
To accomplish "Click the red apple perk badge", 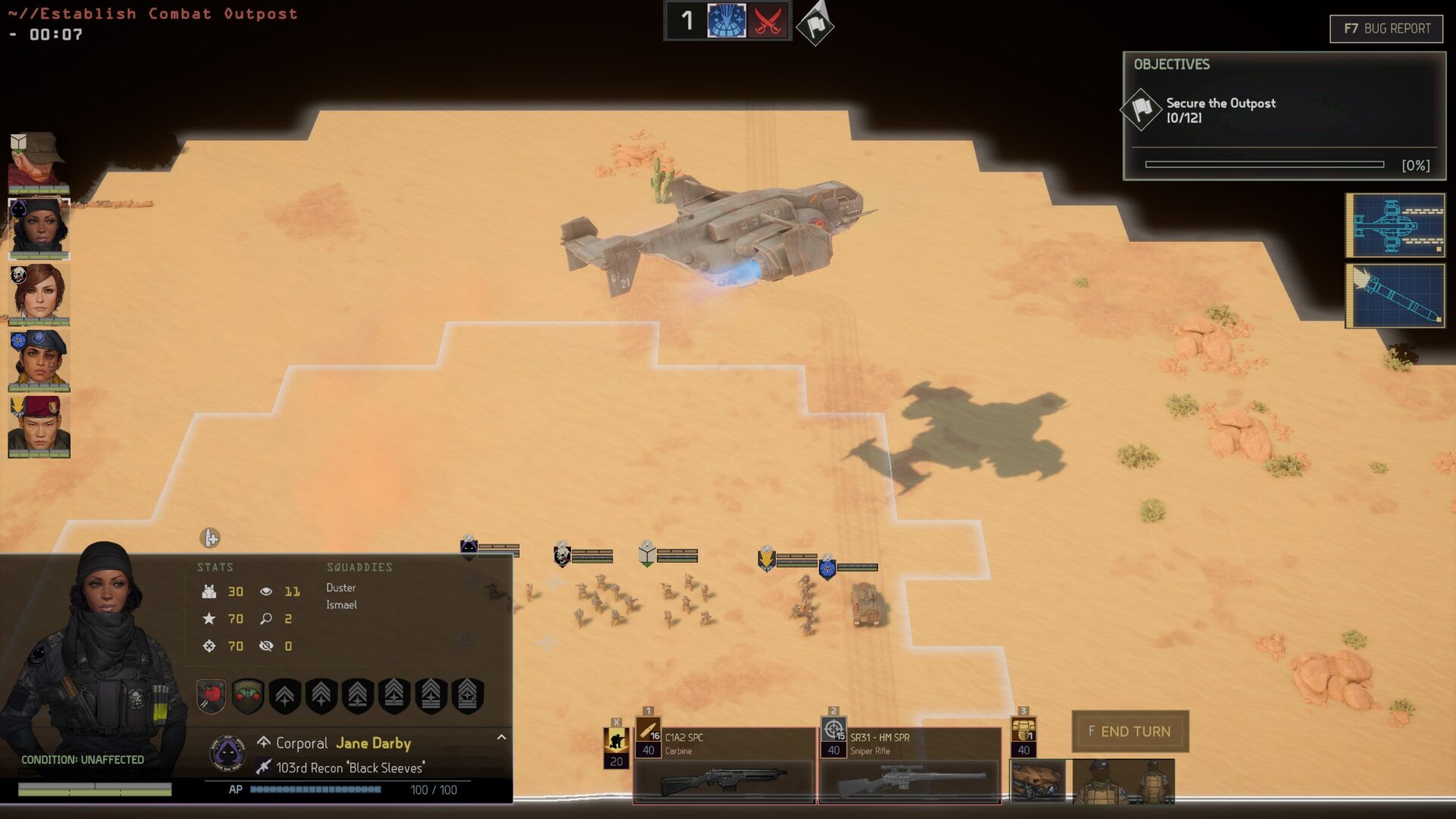I will click(x=212, y=695).
